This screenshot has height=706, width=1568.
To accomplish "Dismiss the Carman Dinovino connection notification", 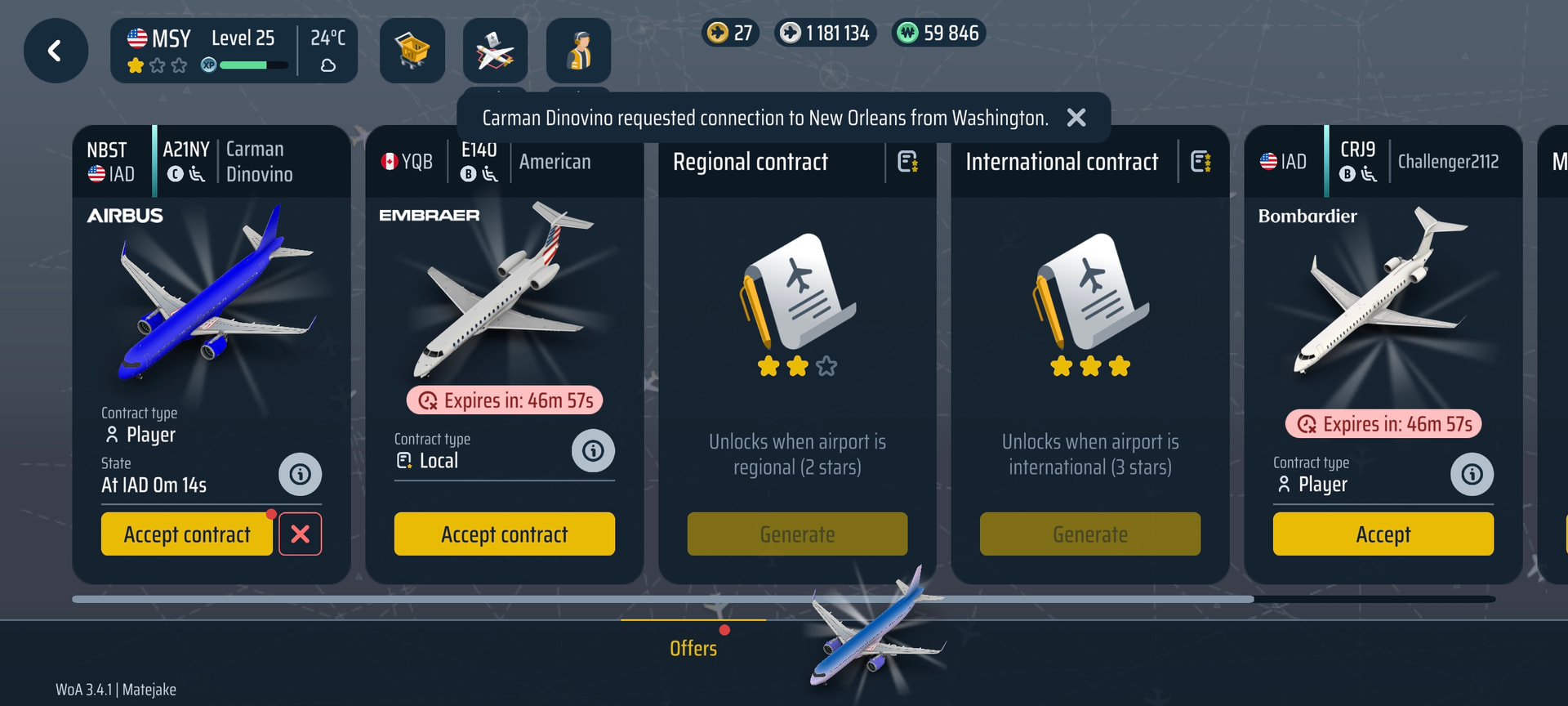I will 1076,118.
